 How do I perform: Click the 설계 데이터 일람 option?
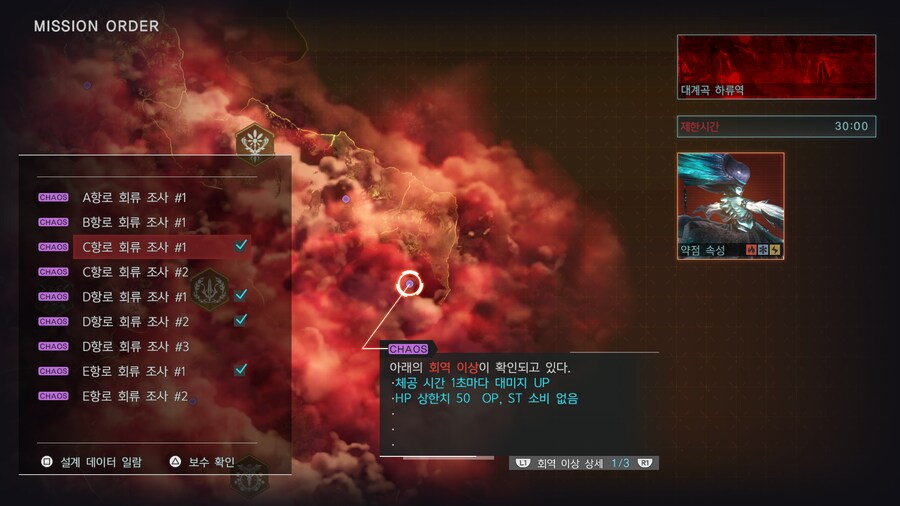tap(92, 462)
